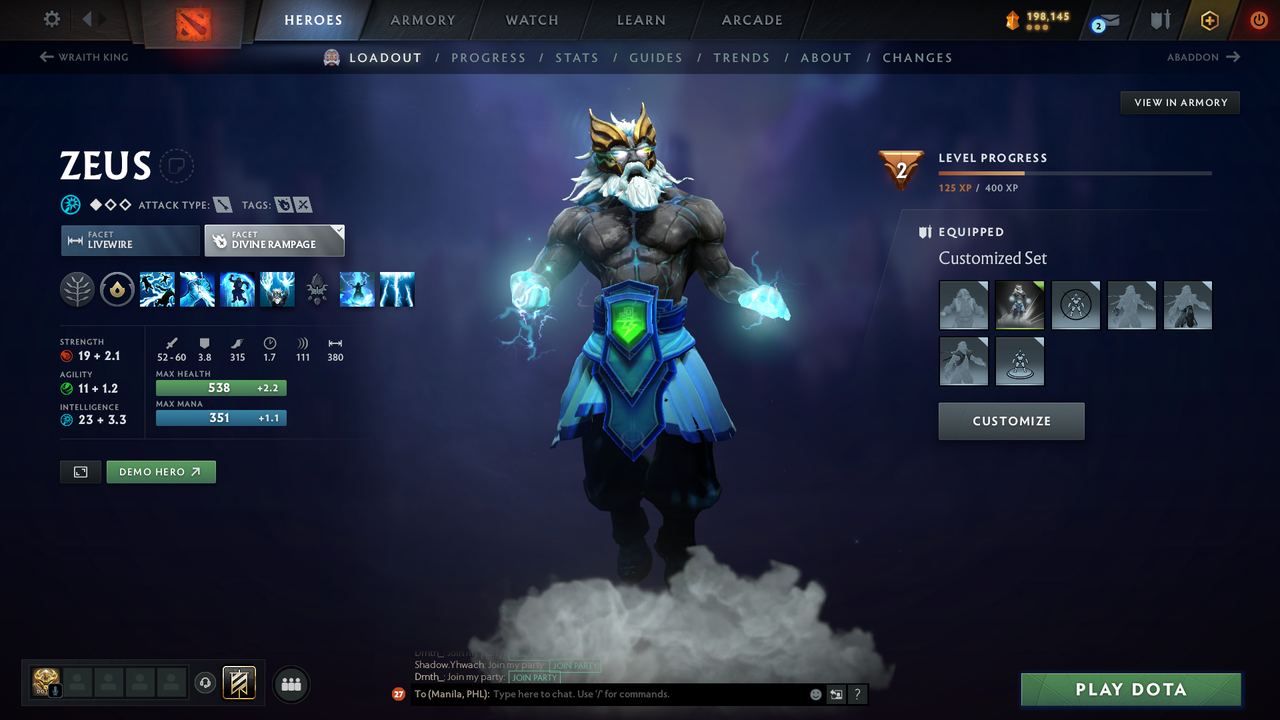Click the greyed-out Static Field passive icon
The width and height of the screenshot is (1280, 720).
point(317,289)
